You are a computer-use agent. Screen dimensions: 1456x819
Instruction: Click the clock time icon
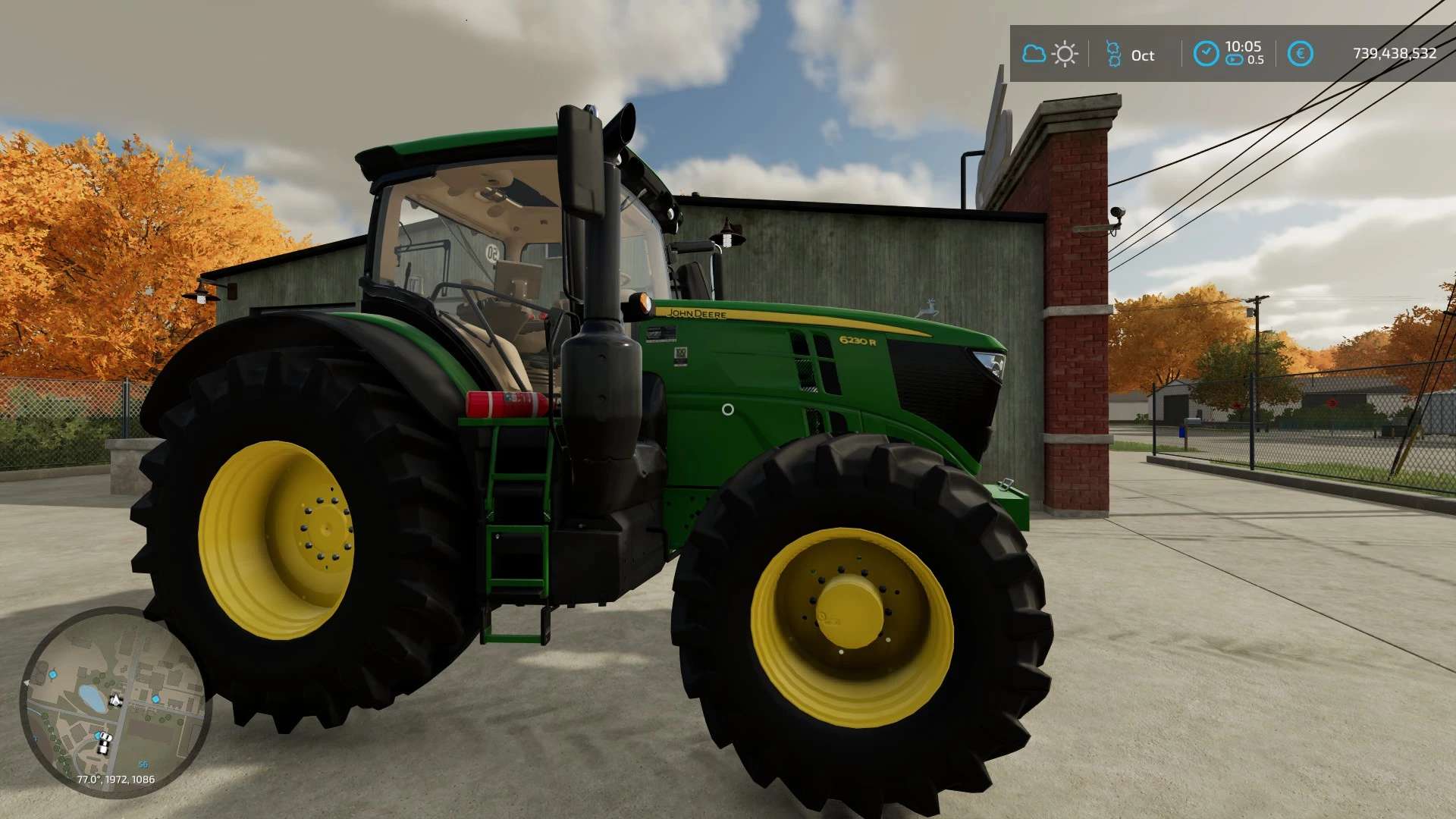tap(1205, 54)
